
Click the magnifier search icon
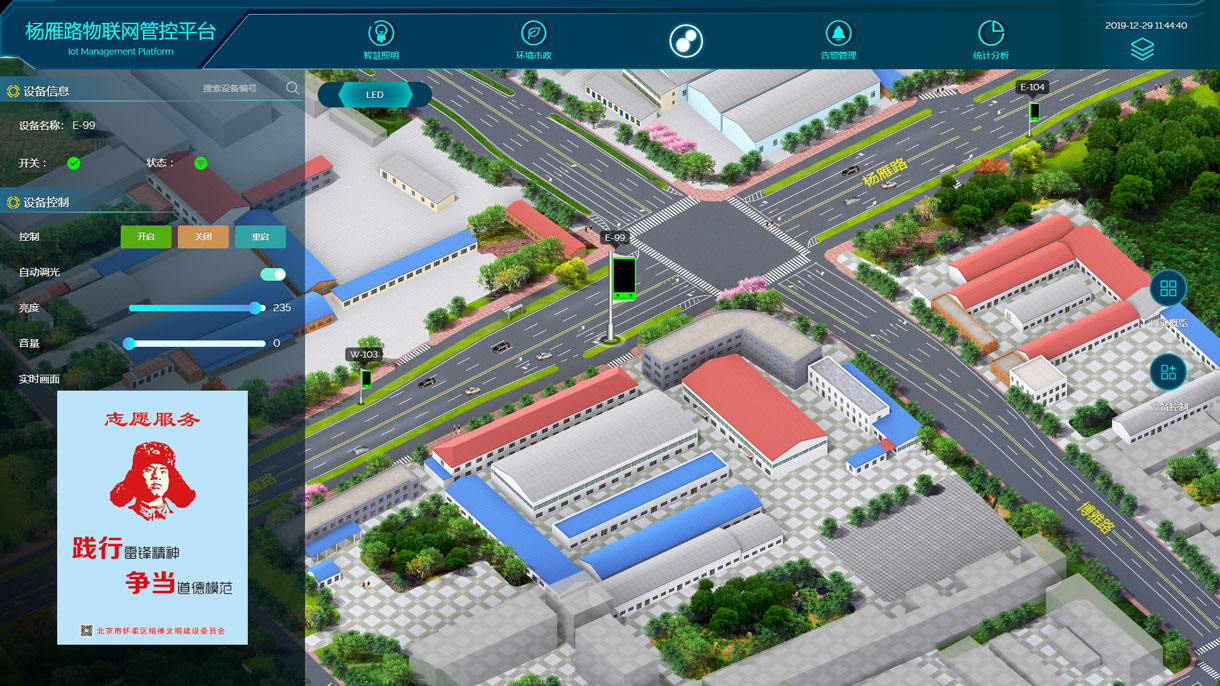(x=293, y=88)
